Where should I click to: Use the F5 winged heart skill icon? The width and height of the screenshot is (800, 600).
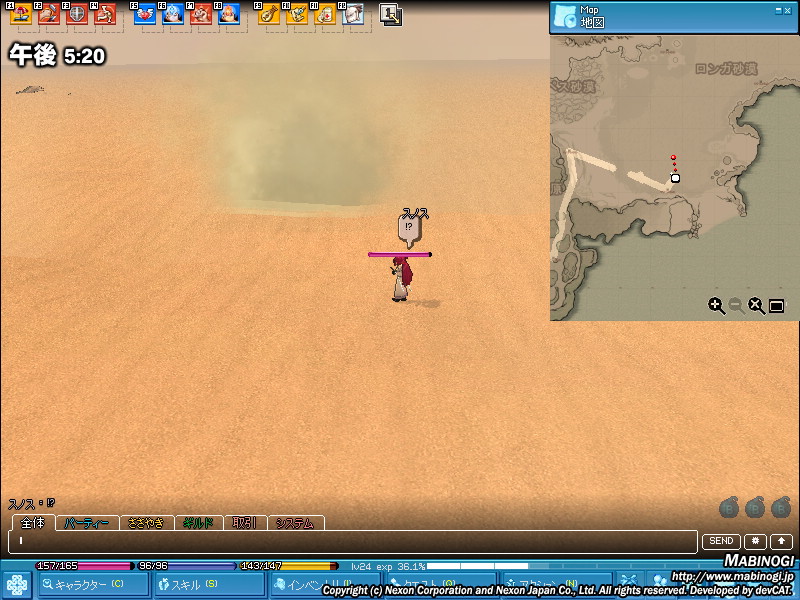145,14
